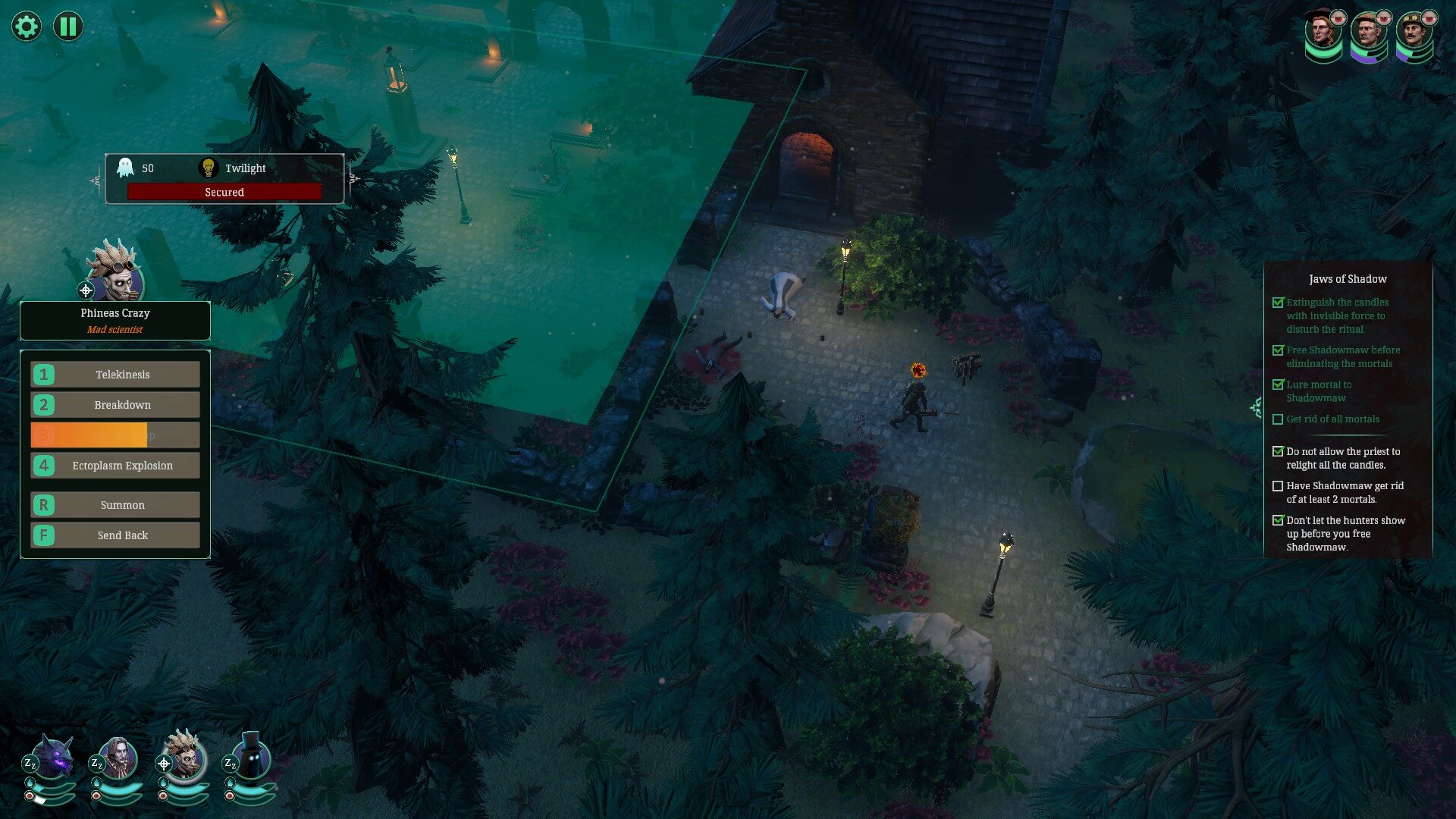
Task: Click the Do not allow the priest objective checkbox
Action: click(x=1278, y=451)
